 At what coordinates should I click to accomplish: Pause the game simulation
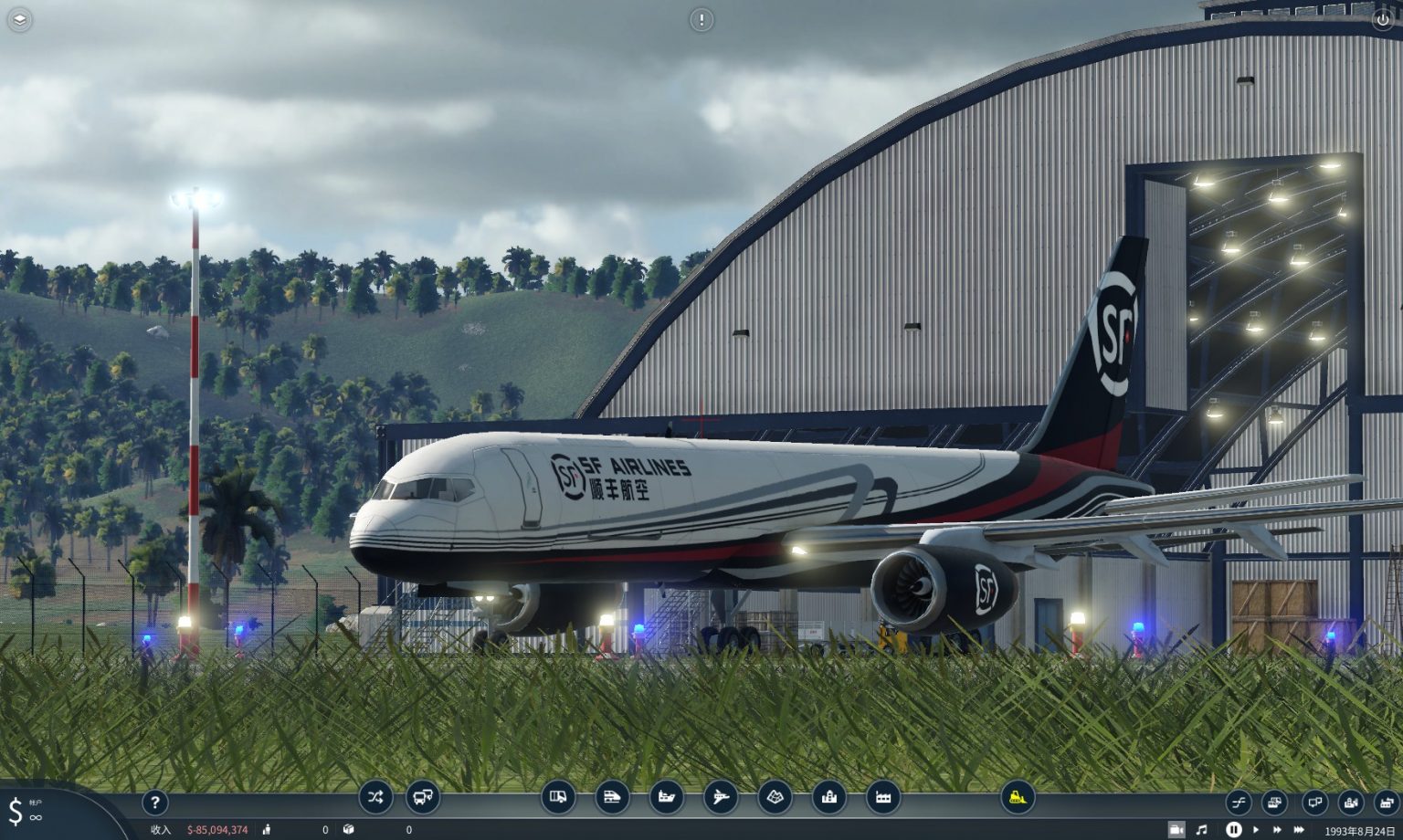[1234, 829]
